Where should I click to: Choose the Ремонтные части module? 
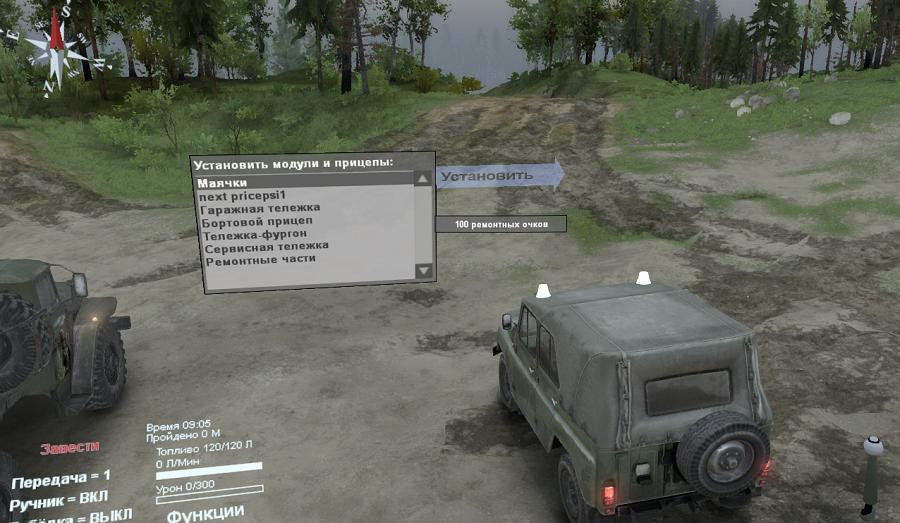[259, 259]
